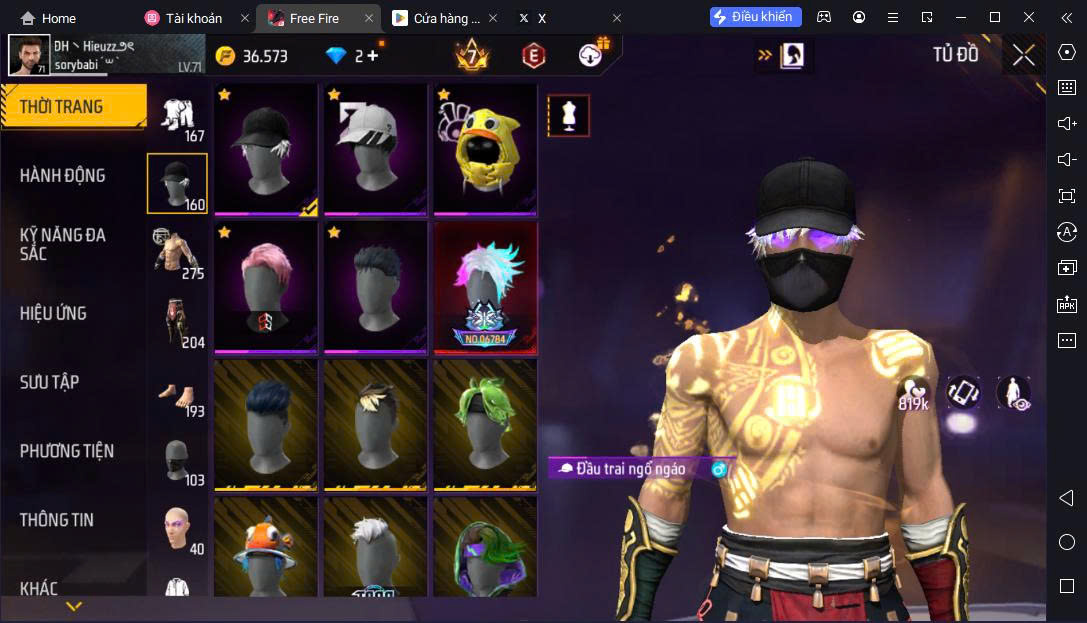Switch to HÀNH ĐỘNG tab
Screen dimensions: 1087x623
62,176
